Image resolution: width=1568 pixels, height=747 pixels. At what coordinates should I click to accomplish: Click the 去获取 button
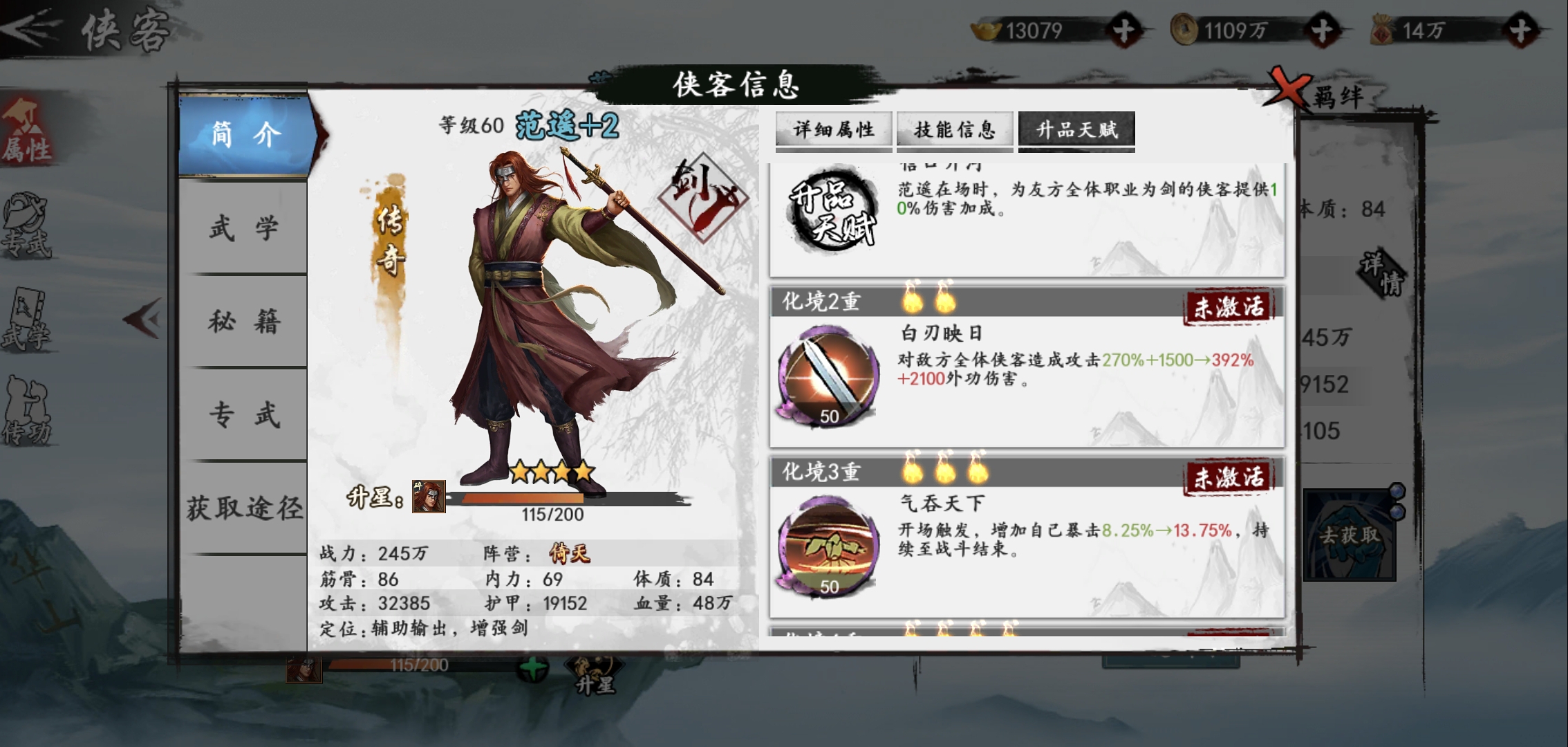[1348, 535]
